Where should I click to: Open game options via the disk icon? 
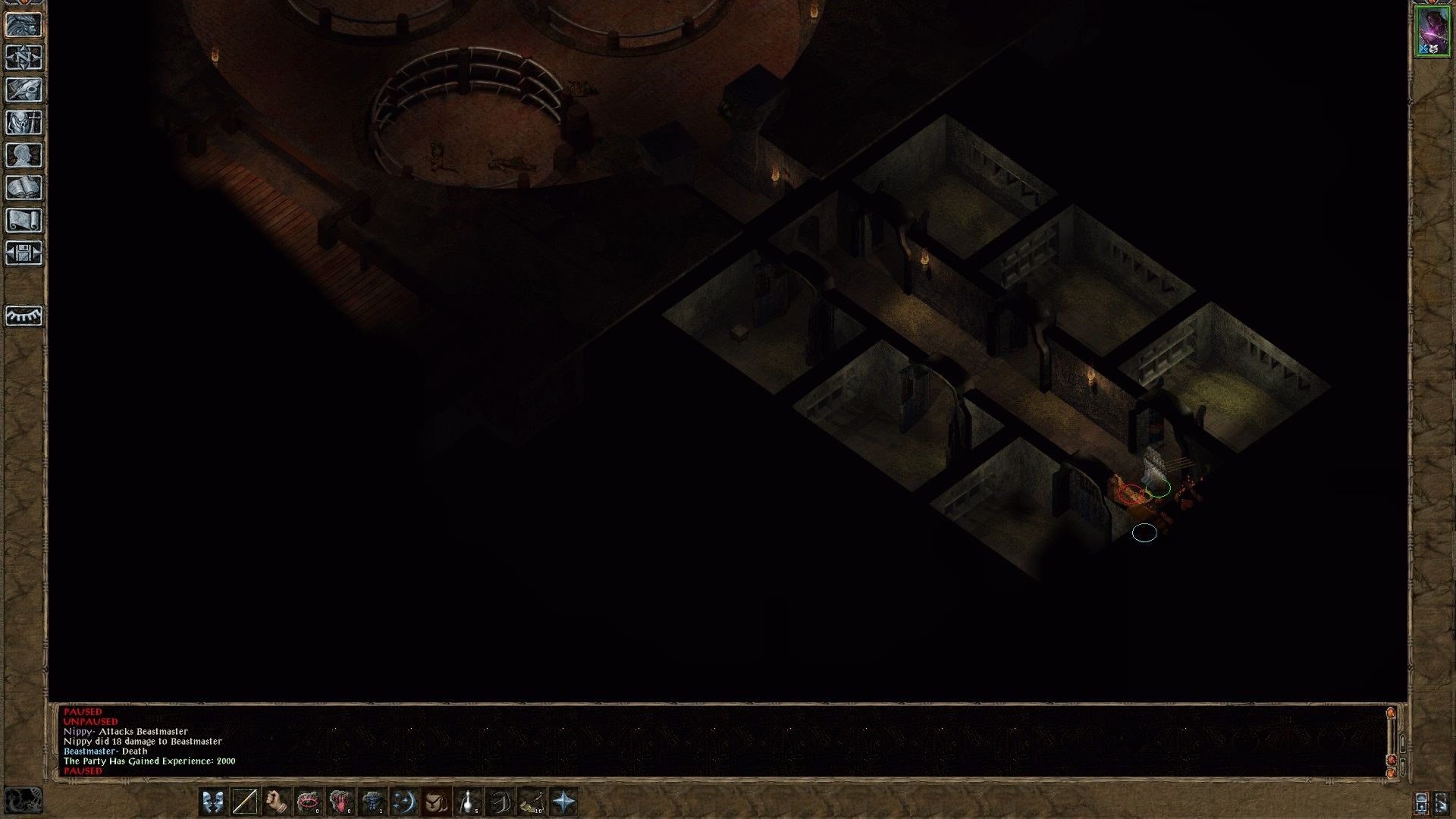[x=23, y=254]
